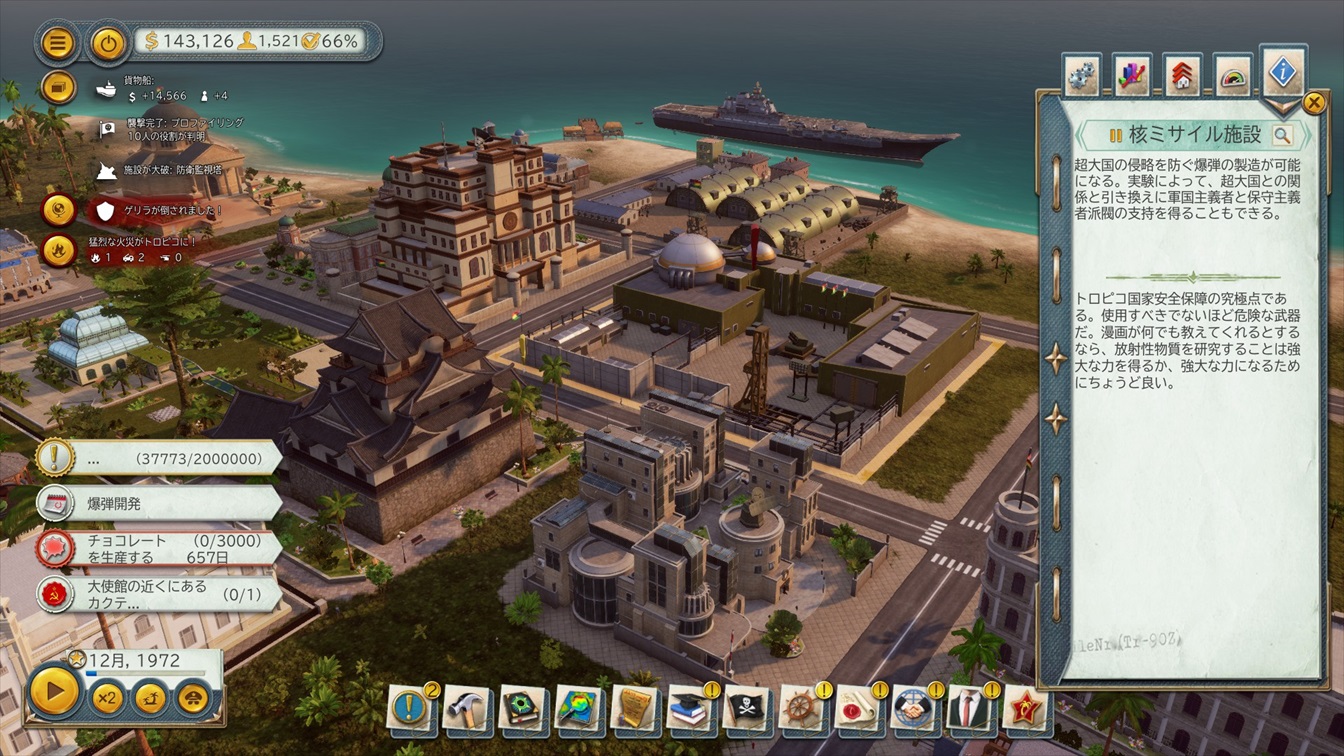Open the red star toolbar icon
Image resolution: width=1344 pixels, height=756 pixels.
[1023, 709]
